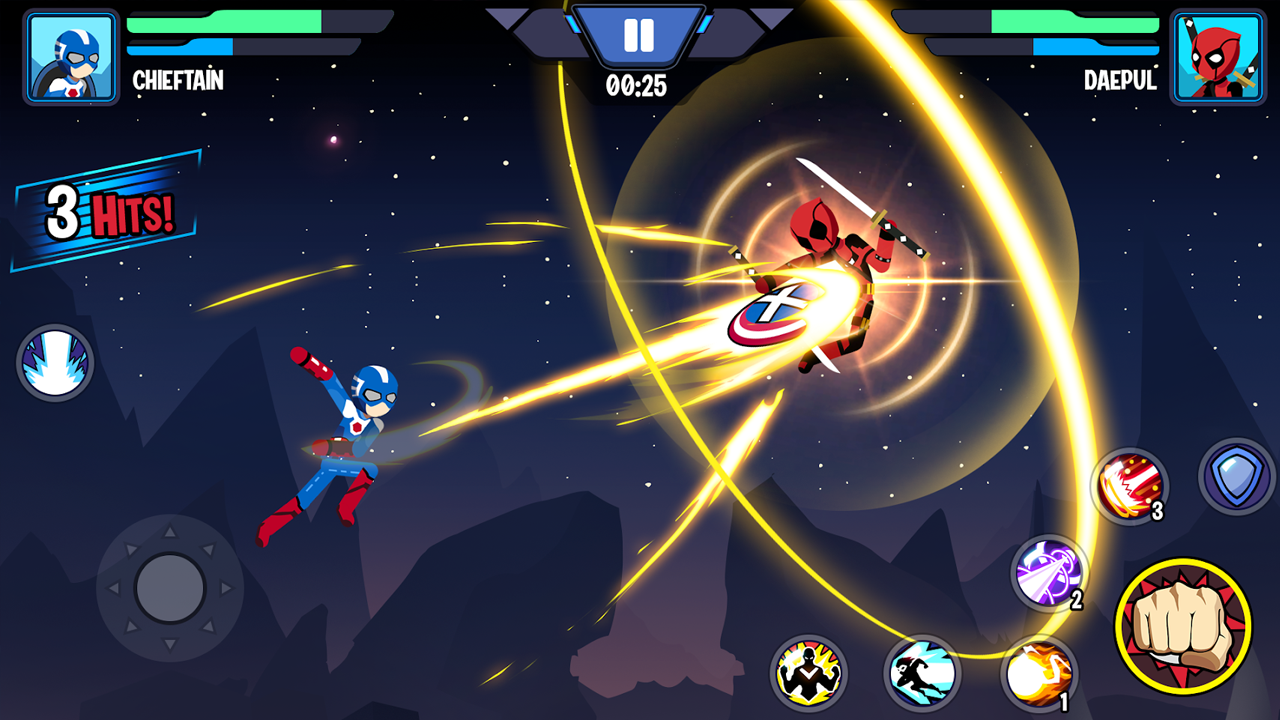Screen dimensions: 1280x720
Task: Trigger the power-up transformation skill
Action: [x=808, y=673]
